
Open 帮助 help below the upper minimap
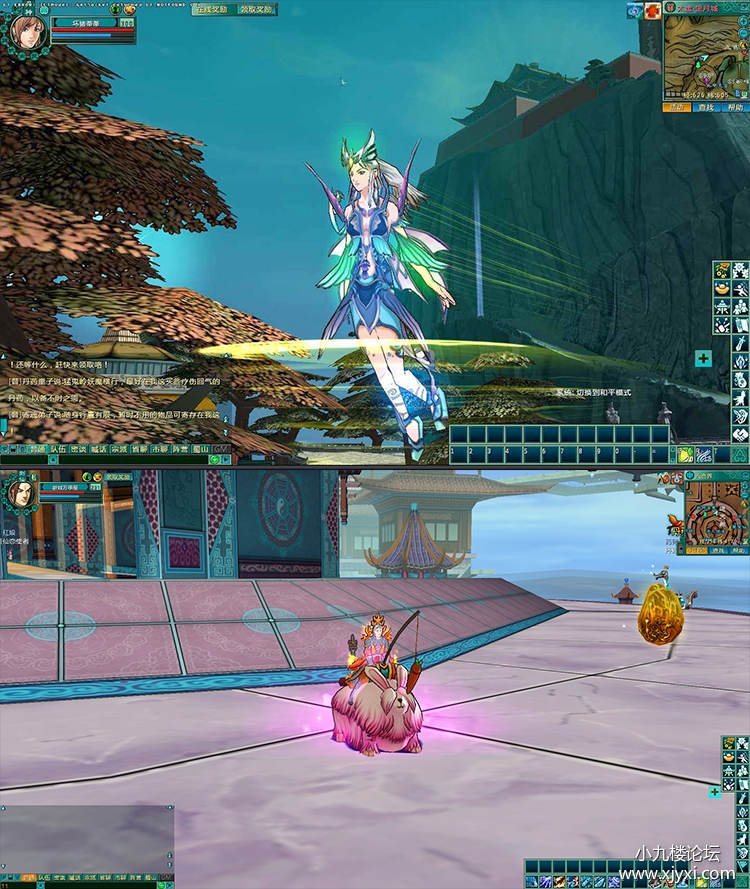click(x=734, y=107)
